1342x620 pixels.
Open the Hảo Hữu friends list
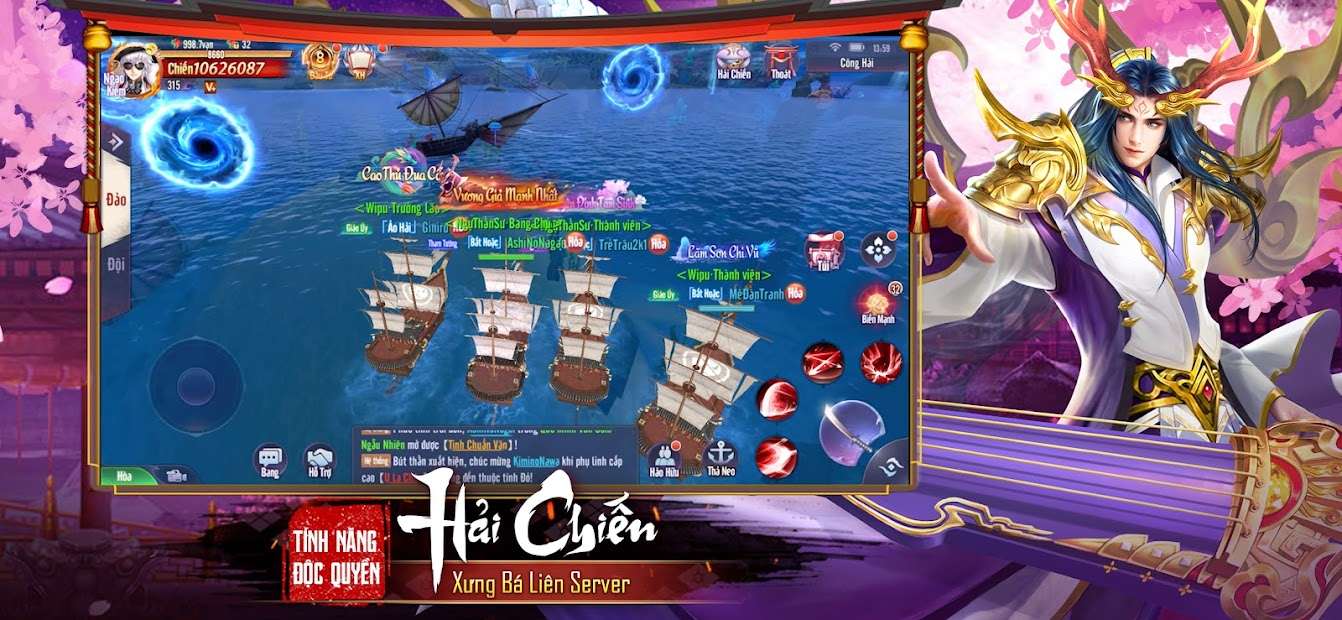(664, 458)
